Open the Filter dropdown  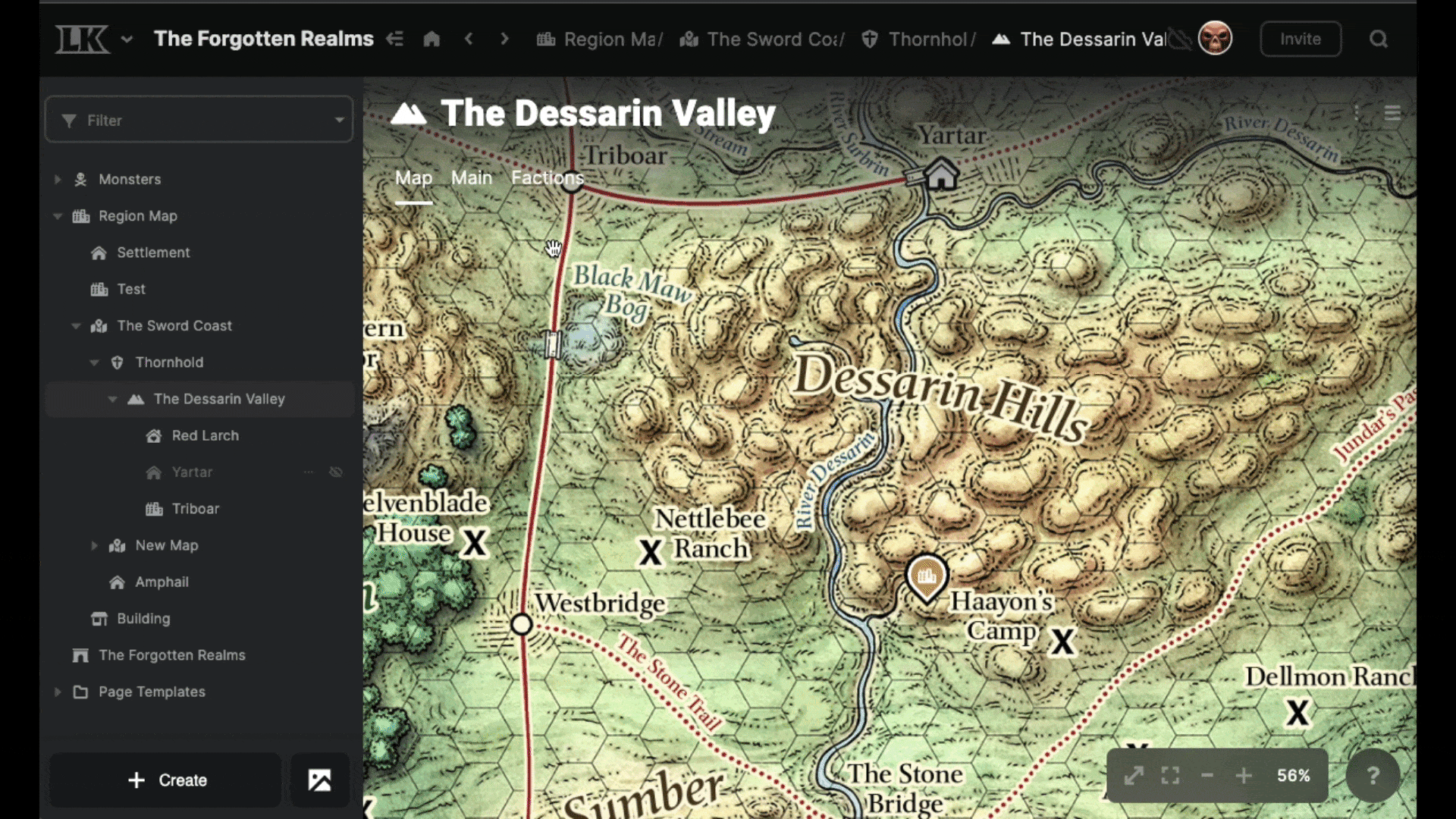pyautogui.click(x=199, y=120)
